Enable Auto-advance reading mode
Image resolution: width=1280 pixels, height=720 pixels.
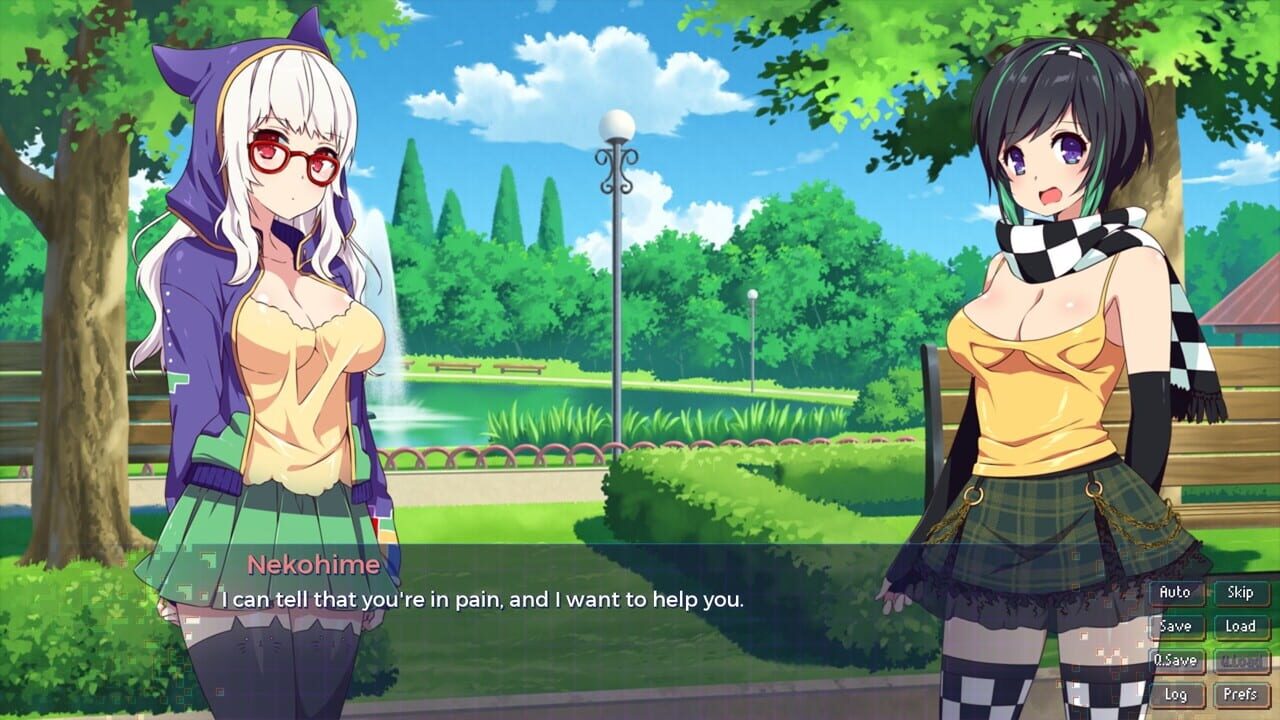[x=1176, y=592]
